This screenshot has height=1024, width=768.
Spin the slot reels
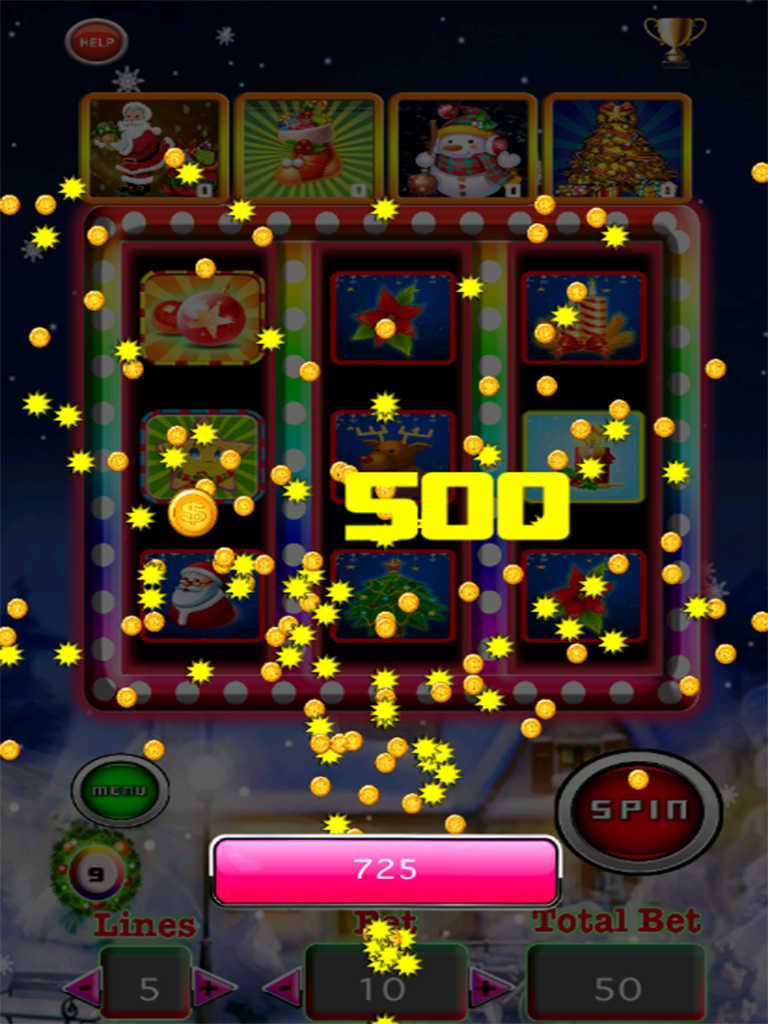pyautogui.click(x=638, y=808)
